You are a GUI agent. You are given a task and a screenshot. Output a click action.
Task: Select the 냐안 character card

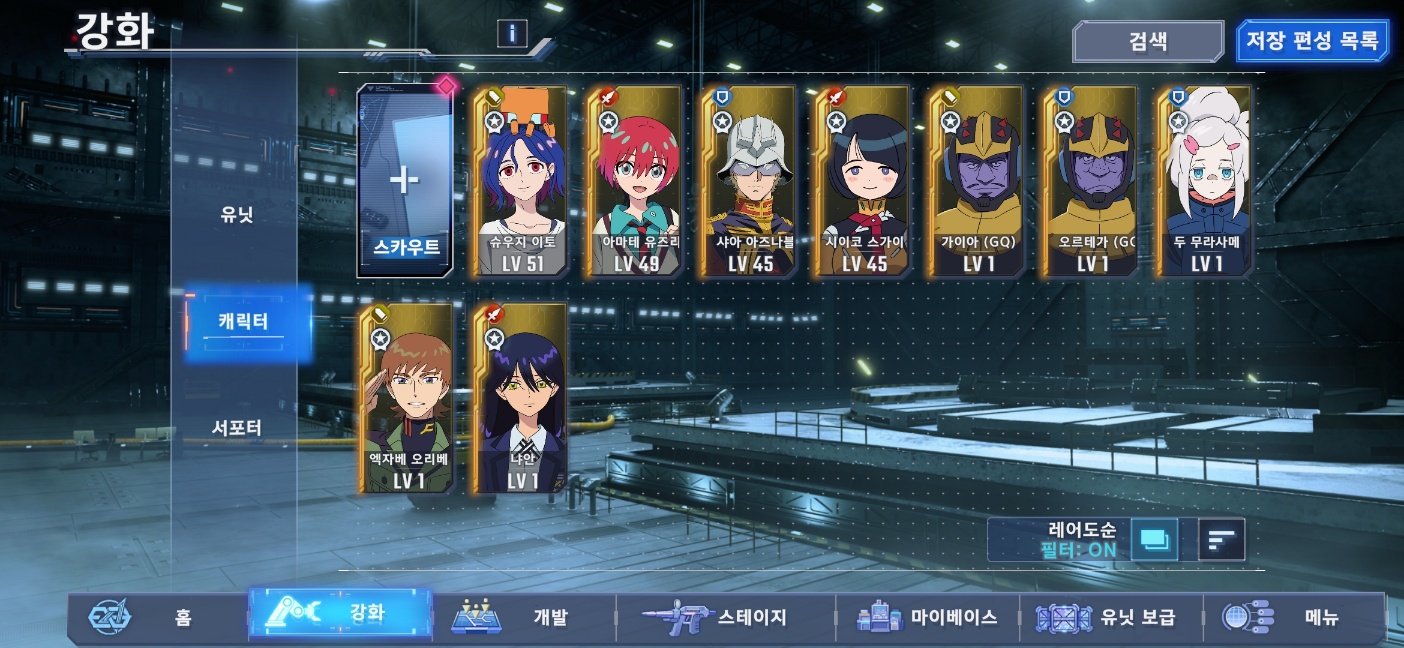pos(518,398)
